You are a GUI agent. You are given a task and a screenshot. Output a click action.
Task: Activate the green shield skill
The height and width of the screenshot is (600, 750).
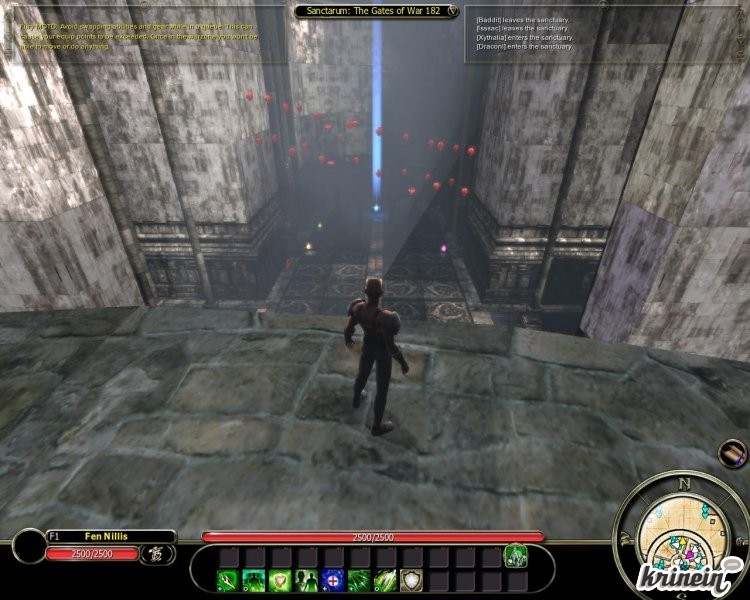(x=281, y=580)
